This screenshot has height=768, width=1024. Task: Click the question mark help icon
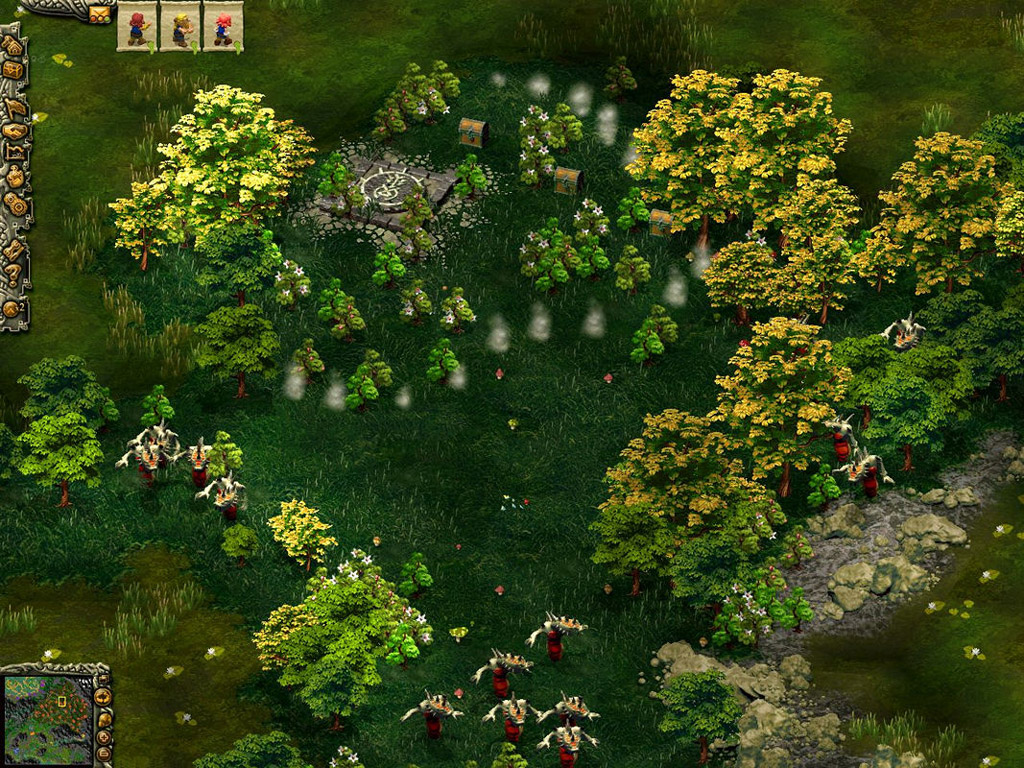[12, 270]
